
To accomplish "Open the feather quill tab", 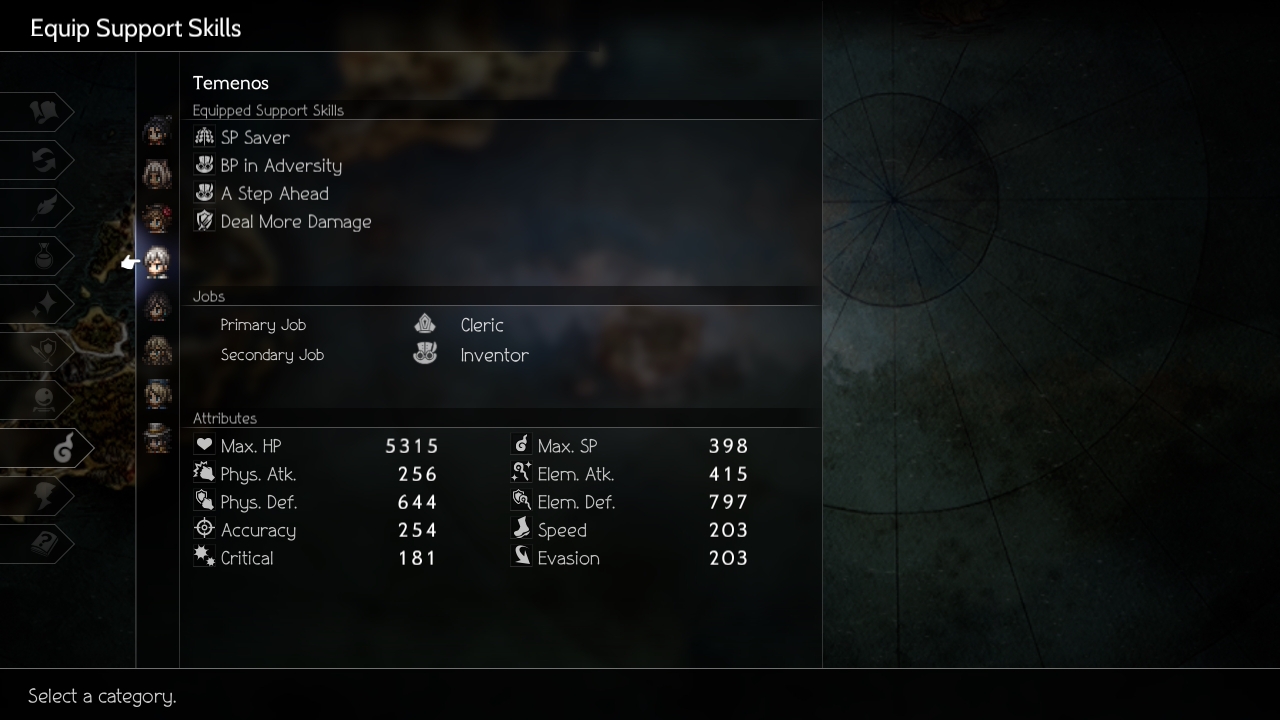I will pyautogui.click(x=42, y=209).
